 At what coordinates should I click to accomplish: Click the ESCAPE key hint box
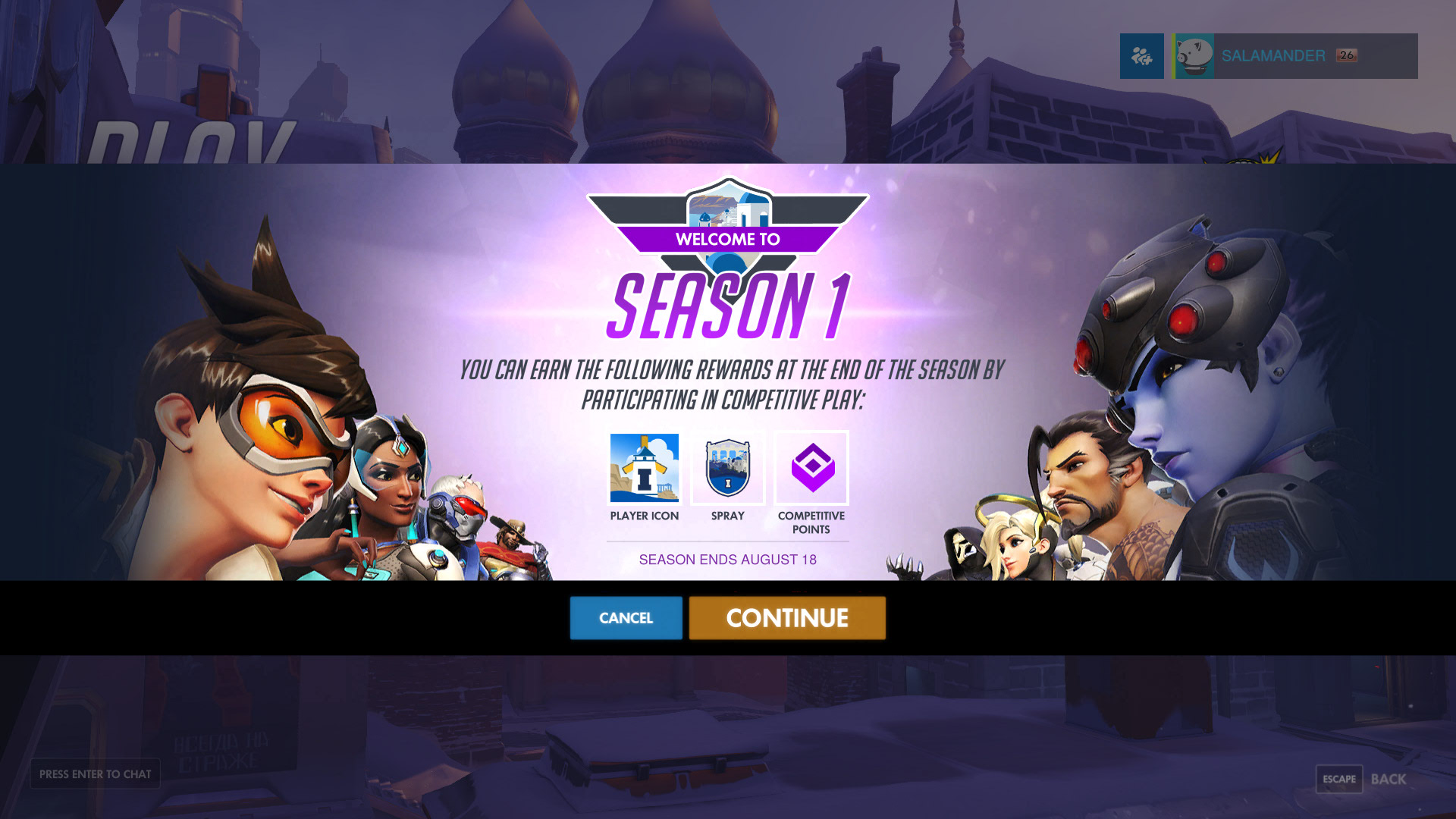coord(1338,779)
